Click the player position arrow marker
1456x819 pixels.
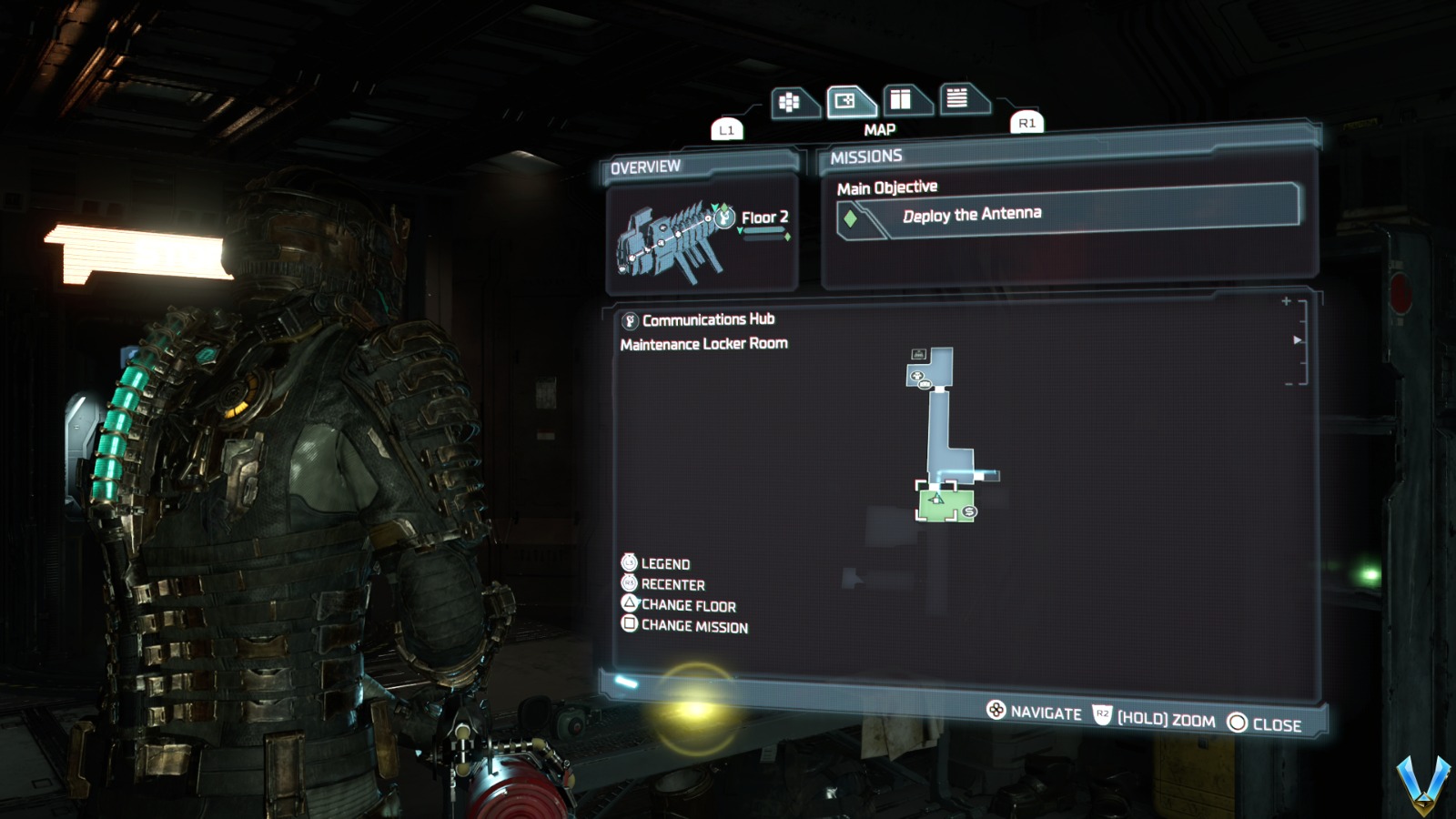click(935, 499)
